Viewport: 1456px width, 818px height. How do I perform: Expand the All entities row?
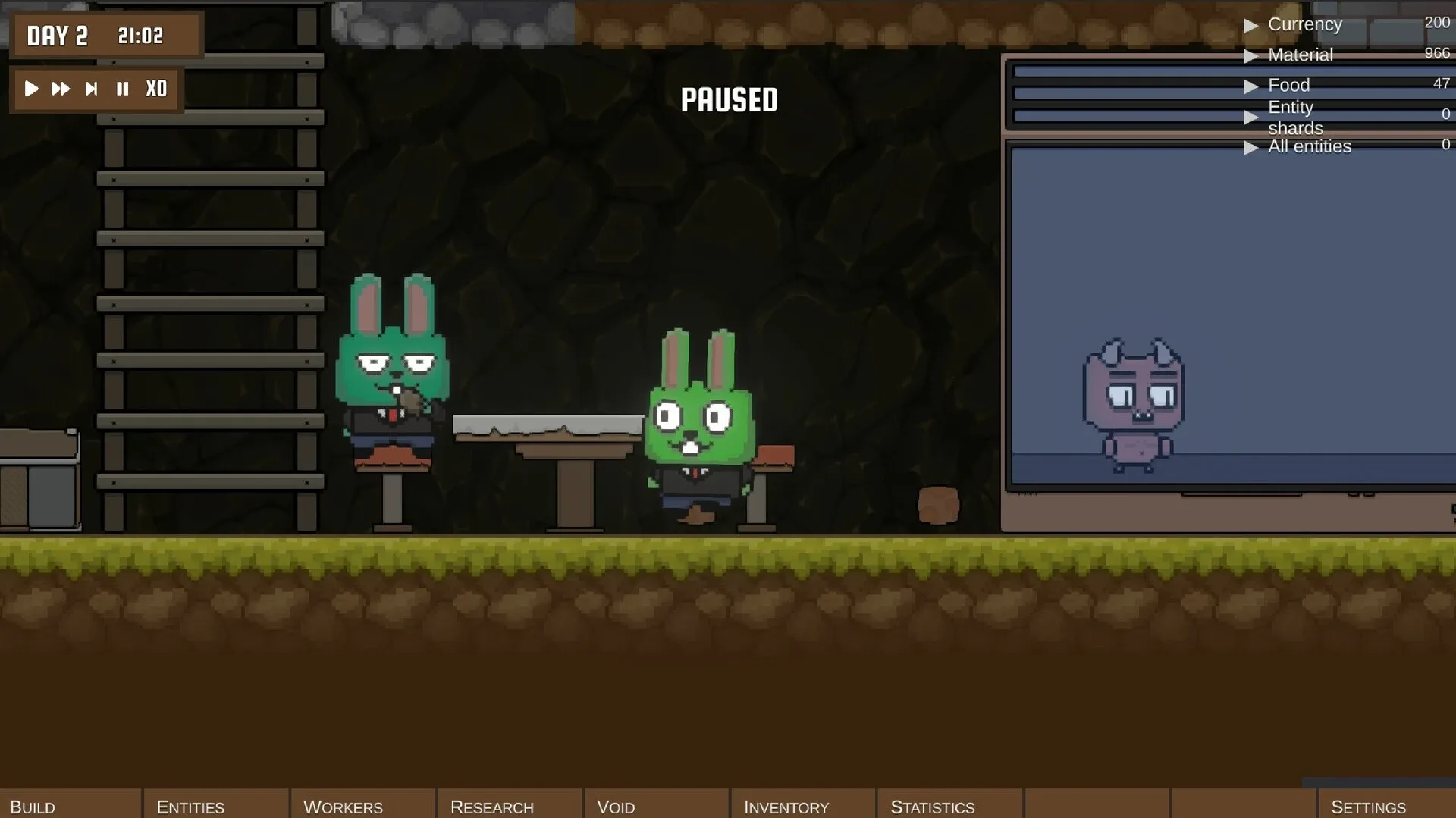click(x=1252, y=148)
